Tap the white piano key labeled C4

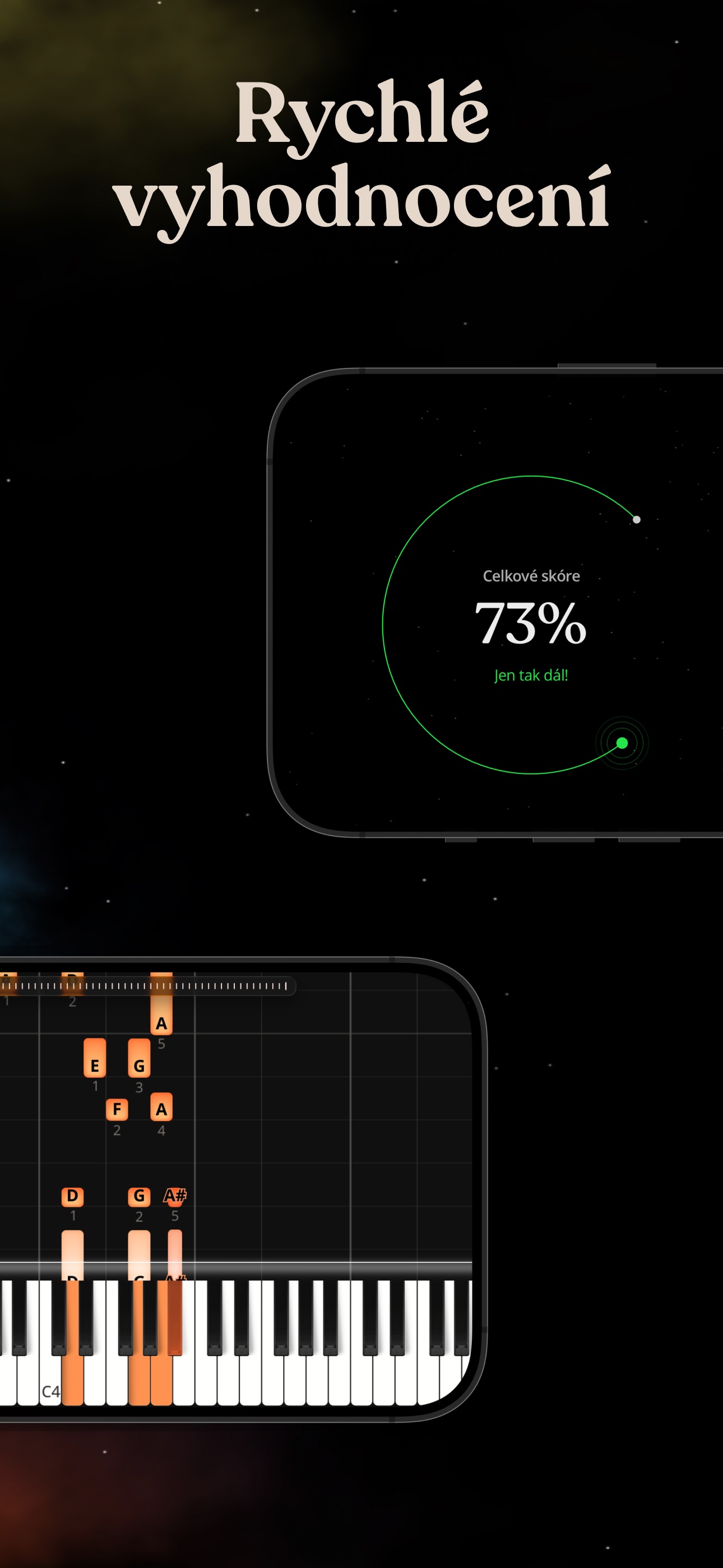coord(50,1383)
